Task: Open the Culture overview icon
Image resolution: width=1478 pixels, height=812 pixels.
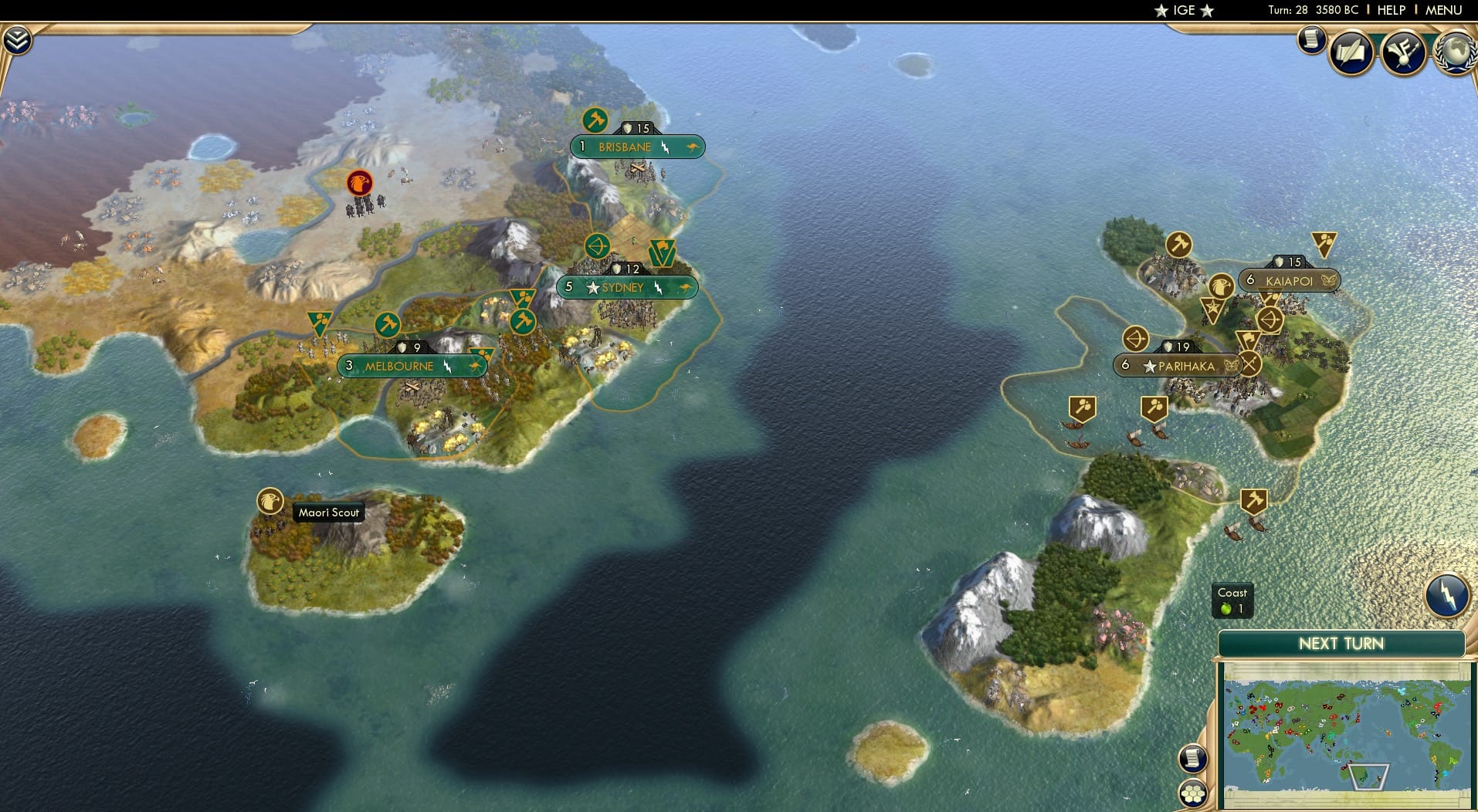Action: [x=1404, y=51]
